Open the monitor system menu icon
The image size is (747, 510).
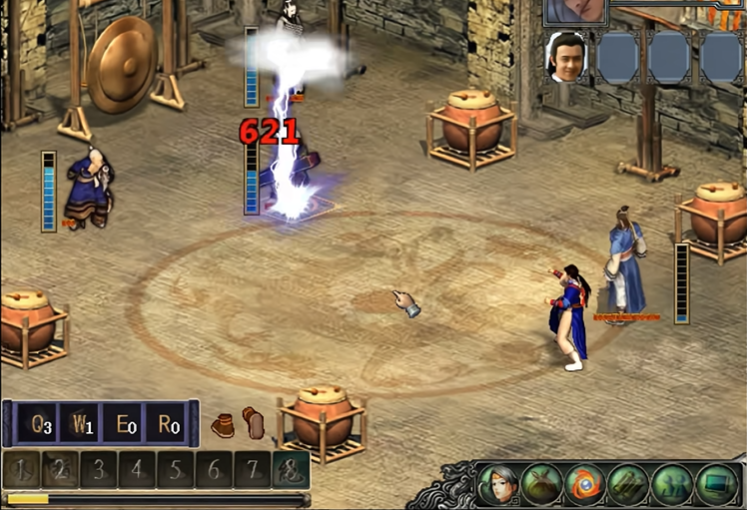715,485
